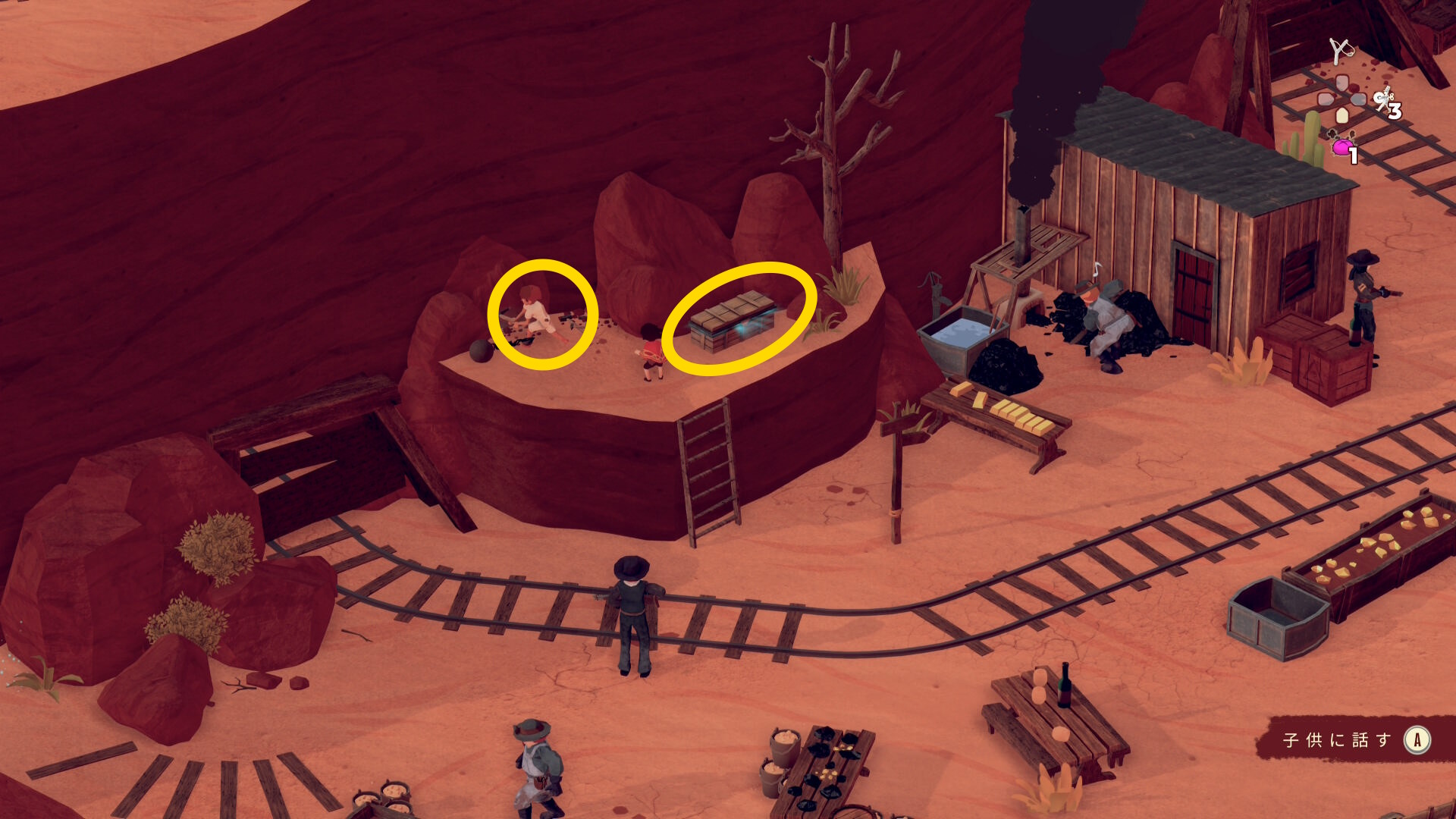Choose the wind-up toy soldier item
This screenshot has height=819, width=1456.
tap(1385, 99)
